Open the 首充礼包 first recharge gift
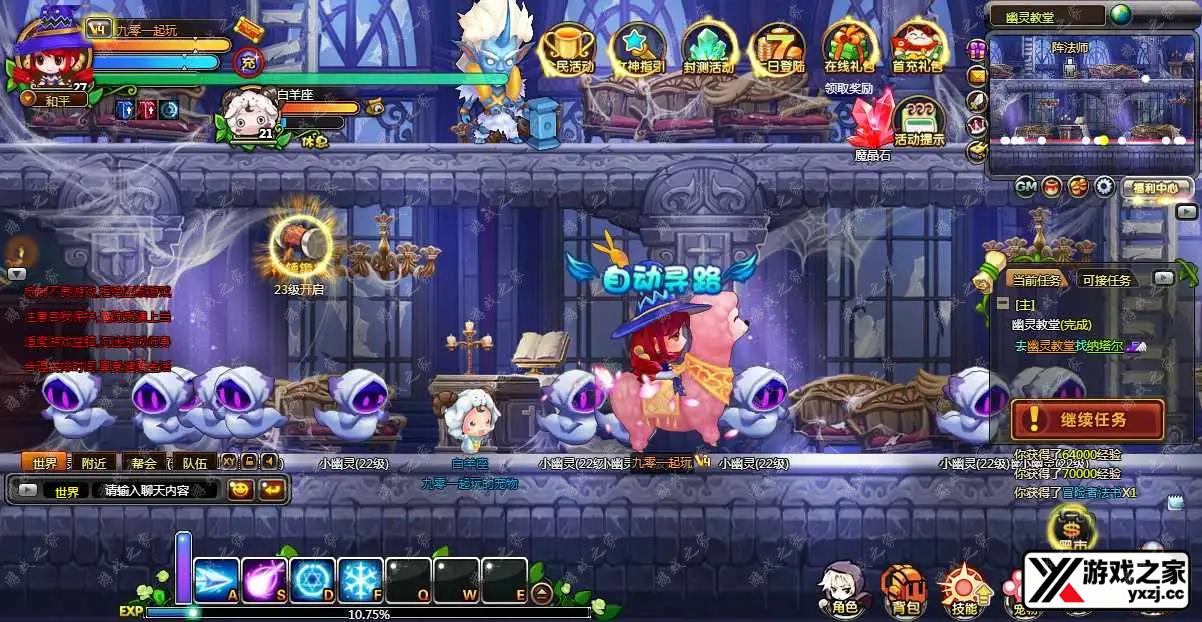This screenshot has height=622, width=1202. (917, 49)
